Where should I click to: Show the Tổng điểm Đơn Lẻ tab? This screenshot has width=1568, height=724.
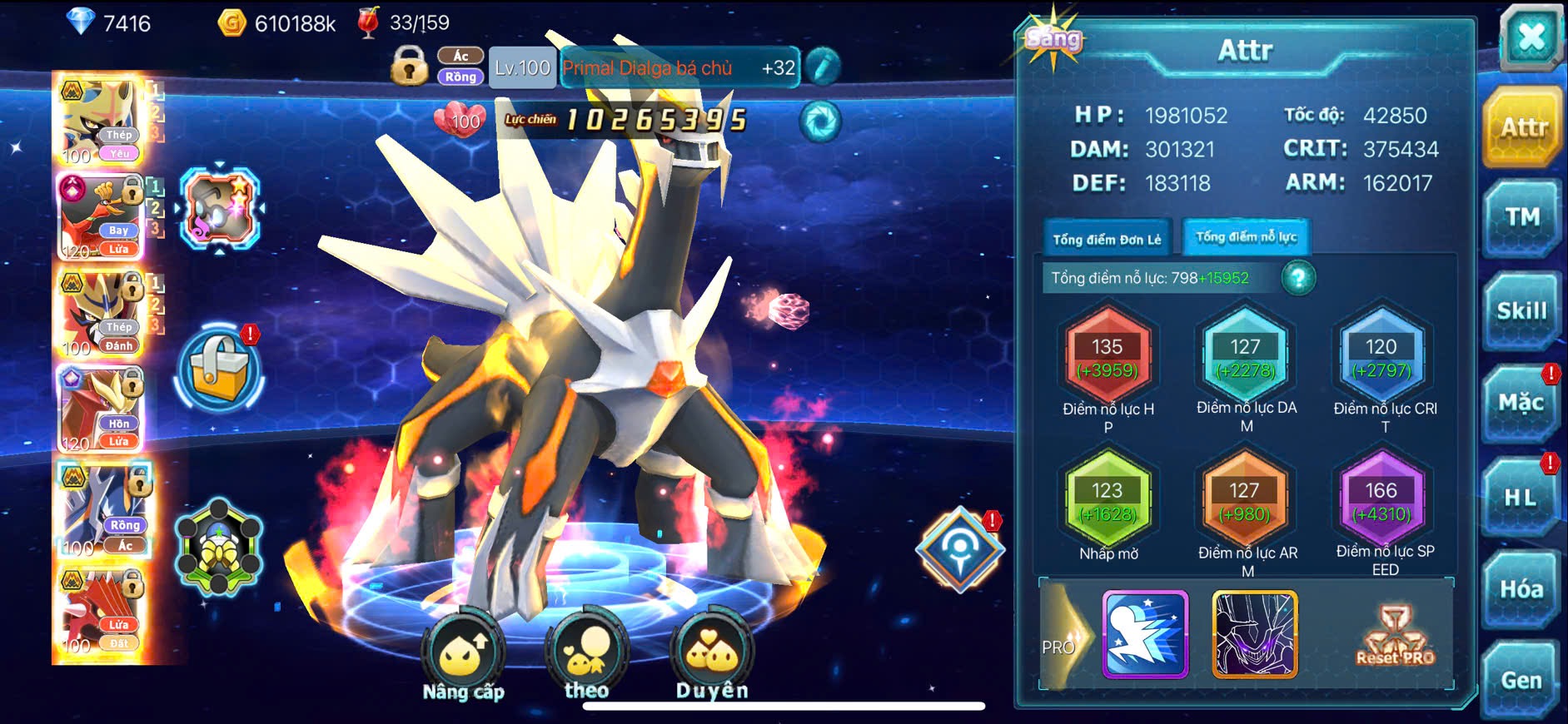(x=1107, y=239)
